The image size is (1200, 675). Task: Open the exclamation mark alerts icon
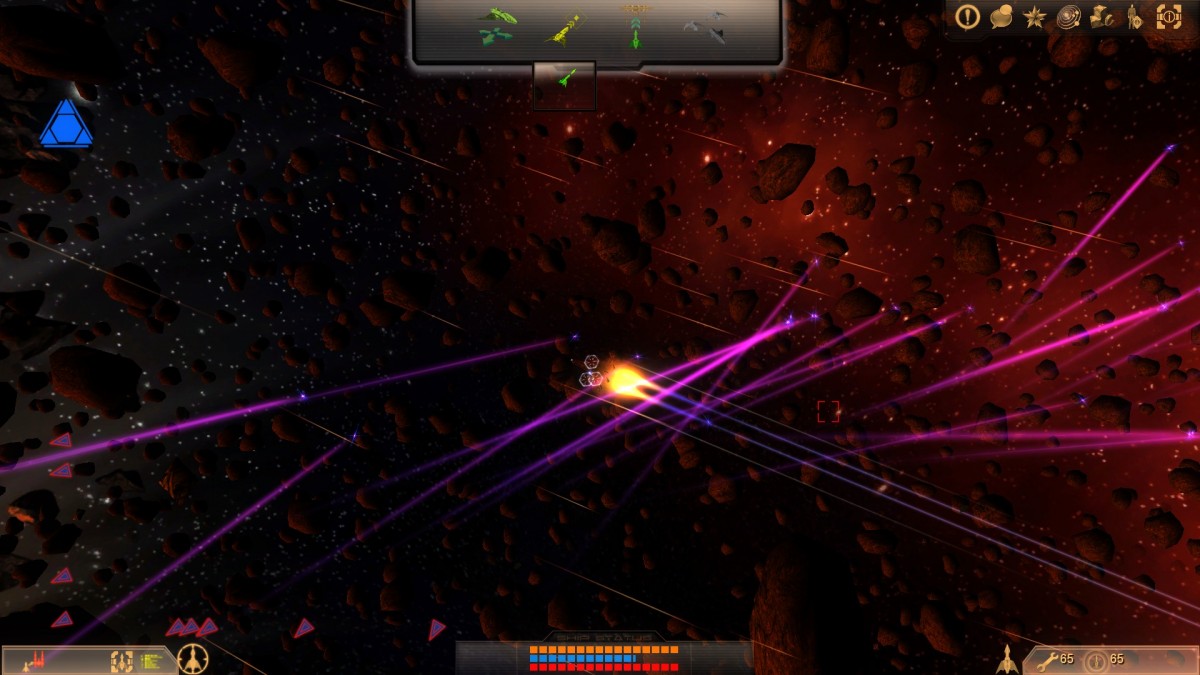(x=967, y=16)
